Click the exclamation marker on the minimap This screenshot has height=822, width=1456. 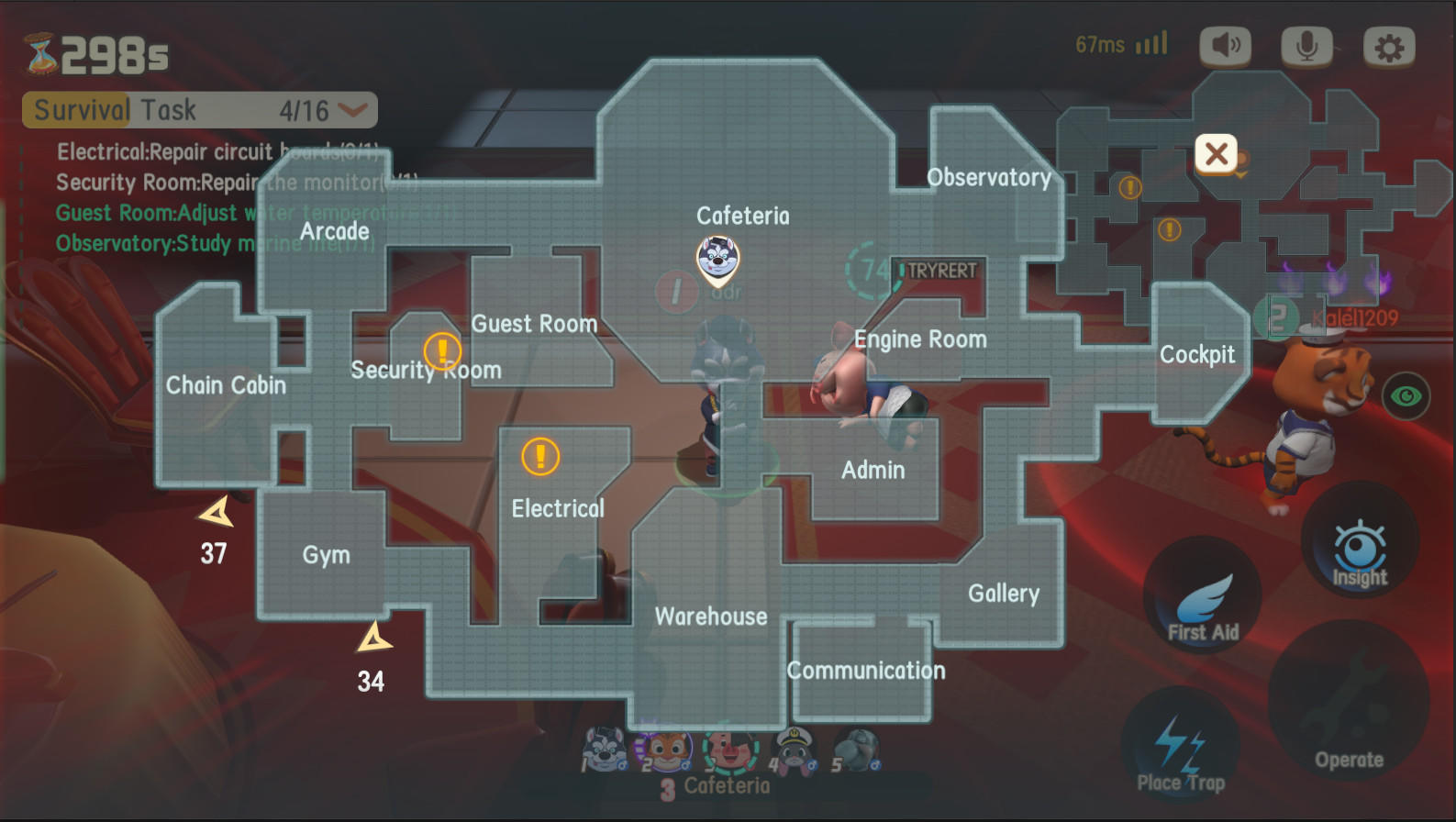click(1129, 189)
